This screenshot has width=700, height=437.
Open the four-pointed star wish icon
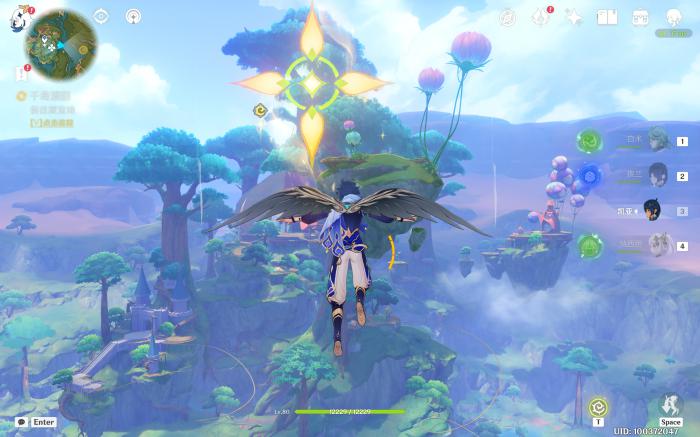pos(574,17)
